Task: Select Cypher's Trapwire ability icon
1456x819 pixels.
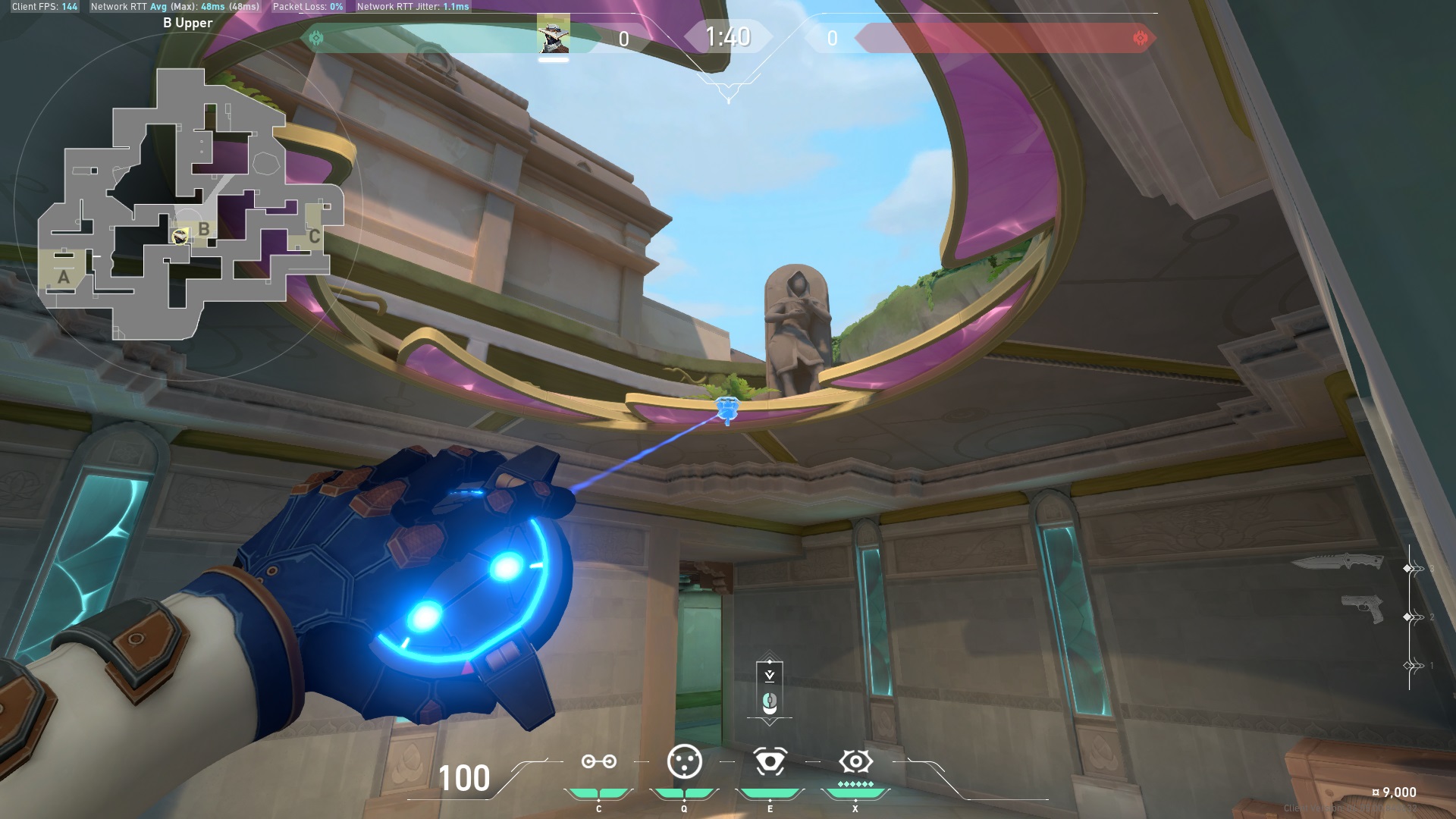Action: [x=599, y=761]
